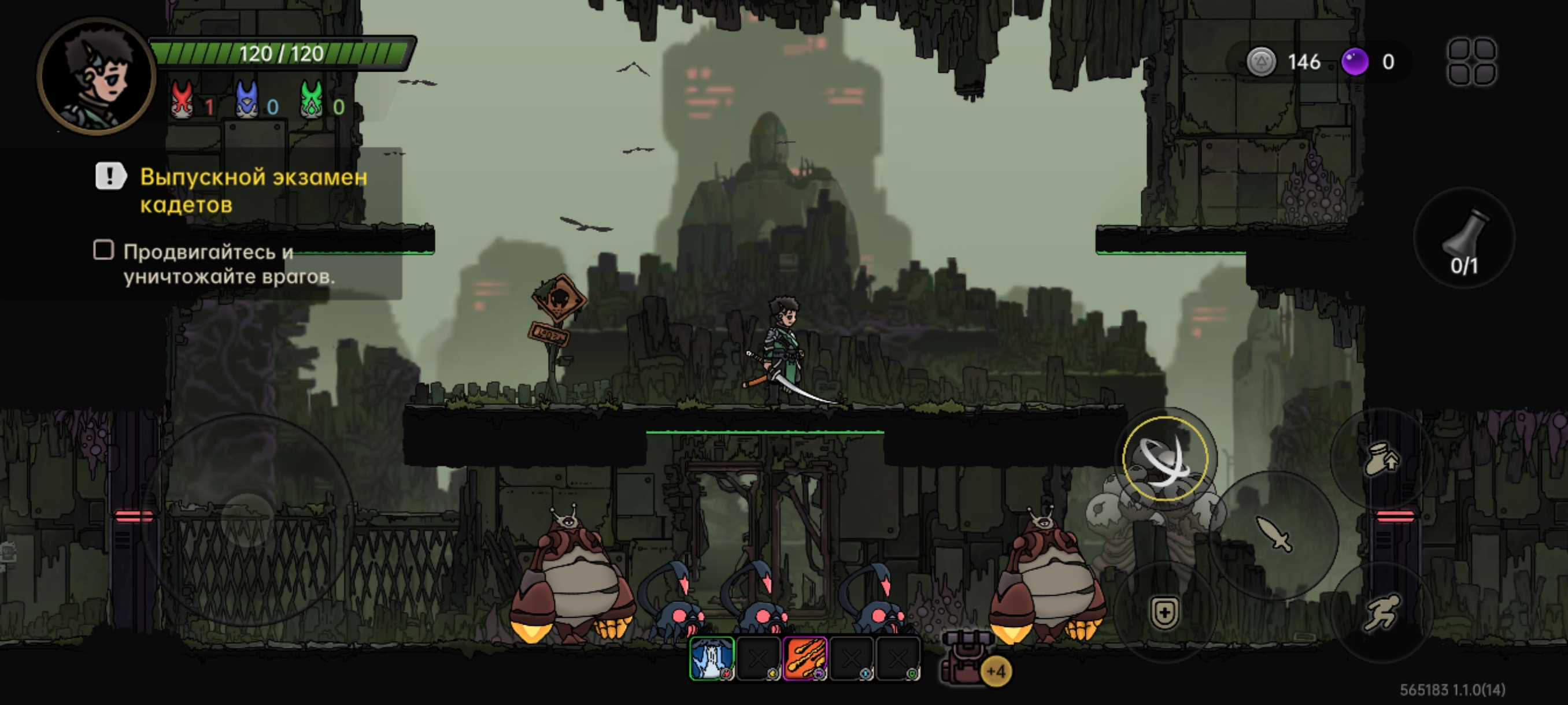
Task: Activate the spinning slash skill
Action: click(x=1164, y=459)
